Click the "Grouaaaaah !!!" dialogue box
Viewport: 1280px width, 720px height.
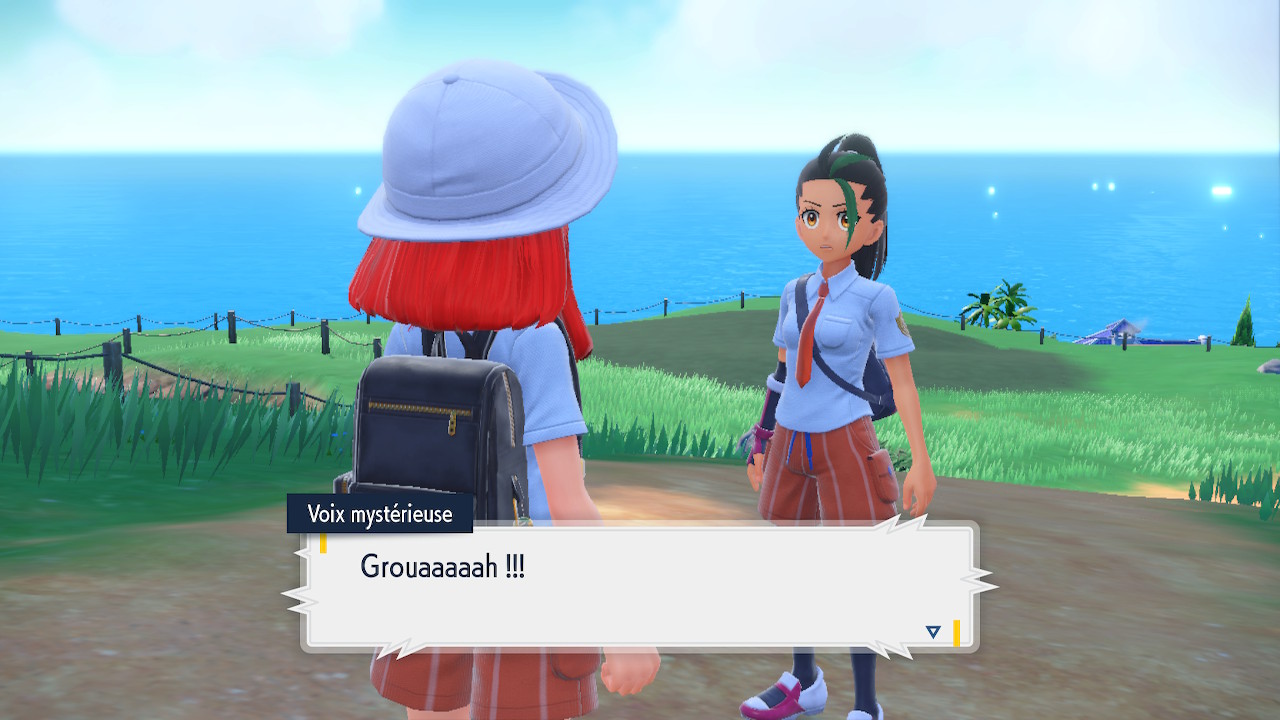pos(640,587)
